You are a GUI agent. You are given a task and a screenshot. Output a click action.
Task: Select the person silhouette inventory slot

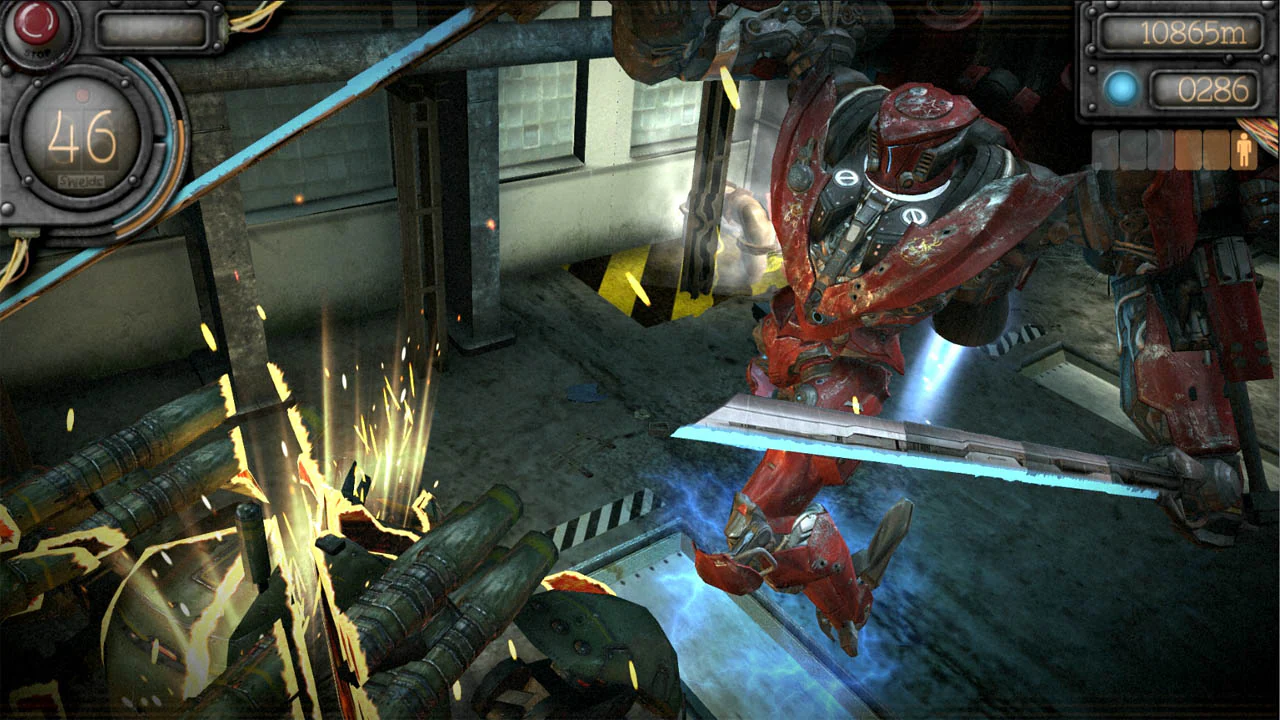click(1244, 147)
